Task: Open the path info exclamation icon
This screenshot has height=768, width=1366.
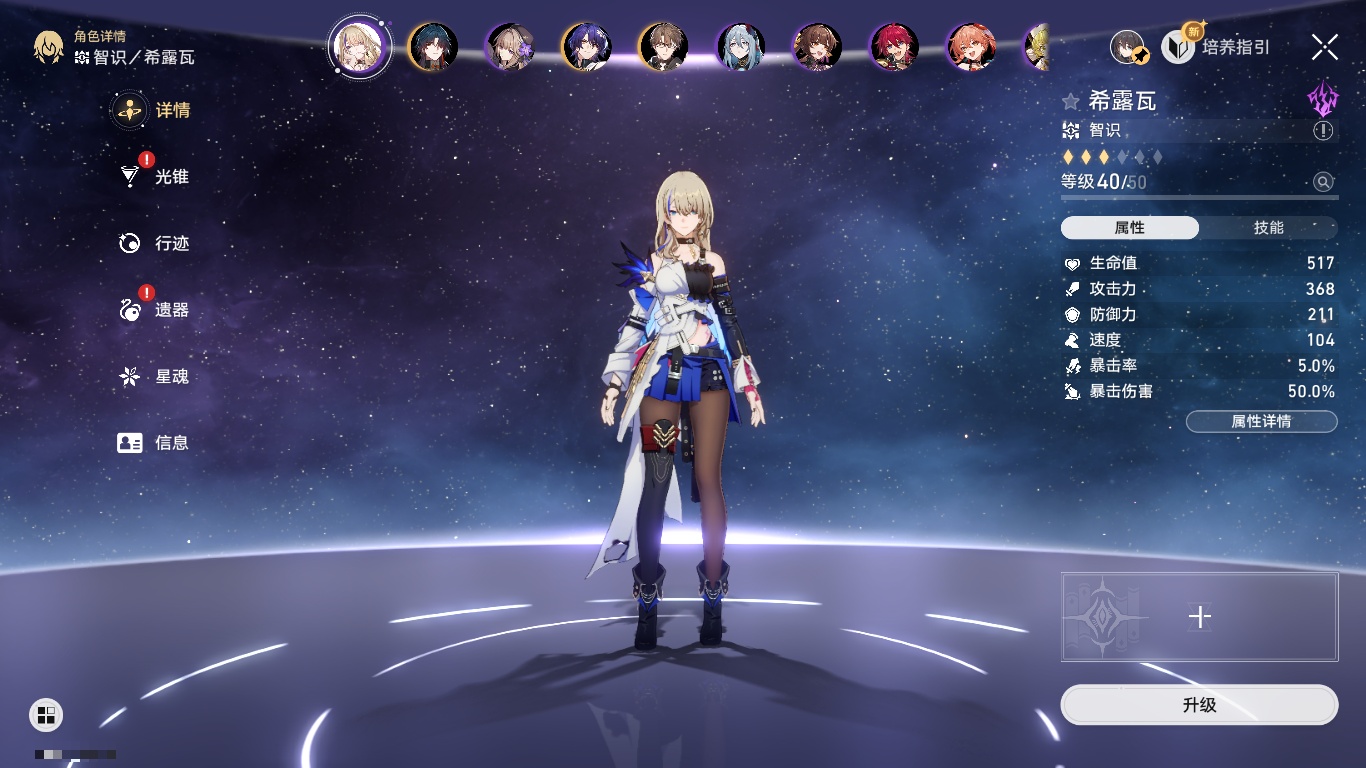Action: click(x=1323, y=131)
